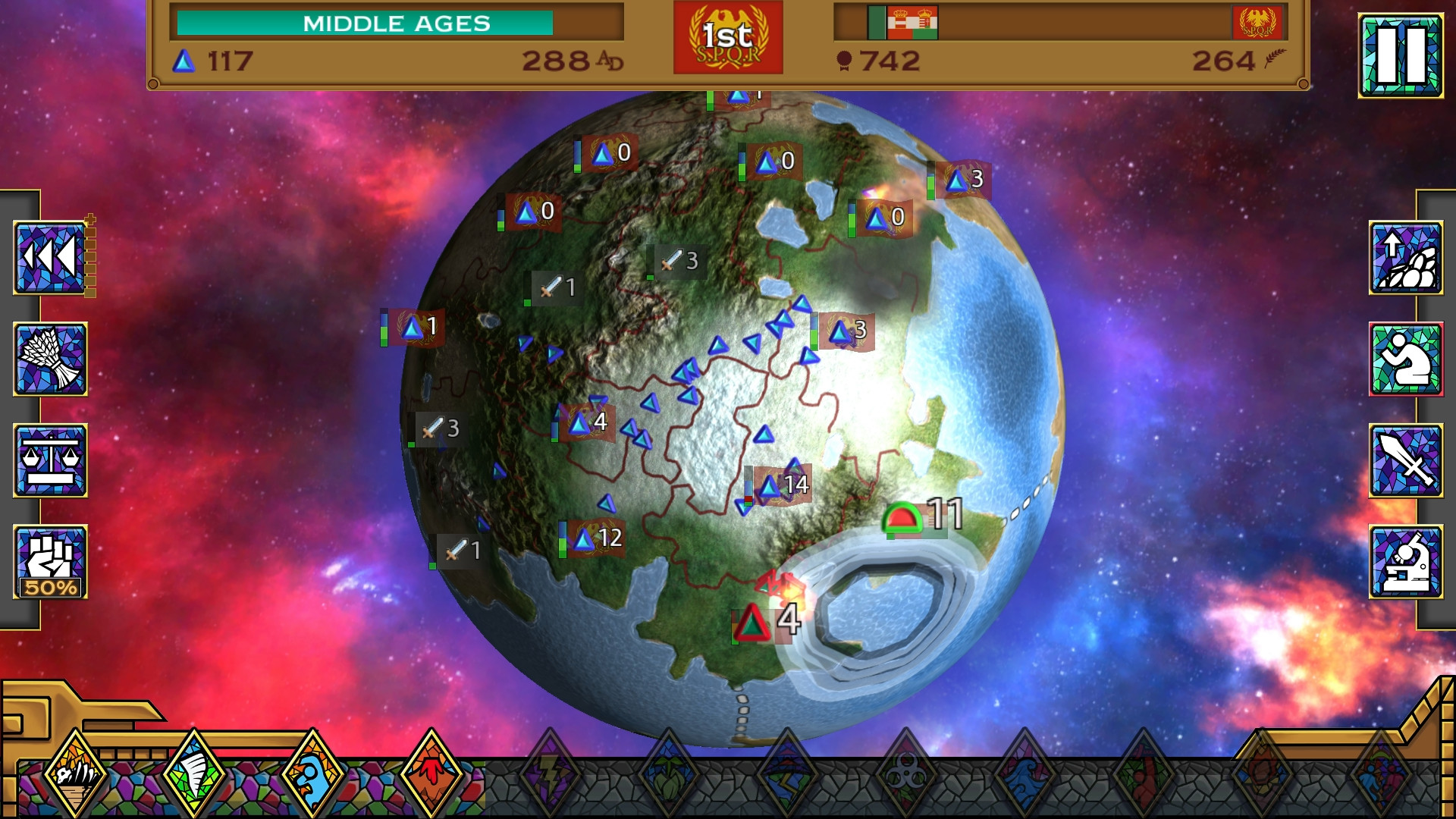Viewport: 1456px width, 819px height.
Task: Open the balance scales panel
Action: [x=50, y=460]
